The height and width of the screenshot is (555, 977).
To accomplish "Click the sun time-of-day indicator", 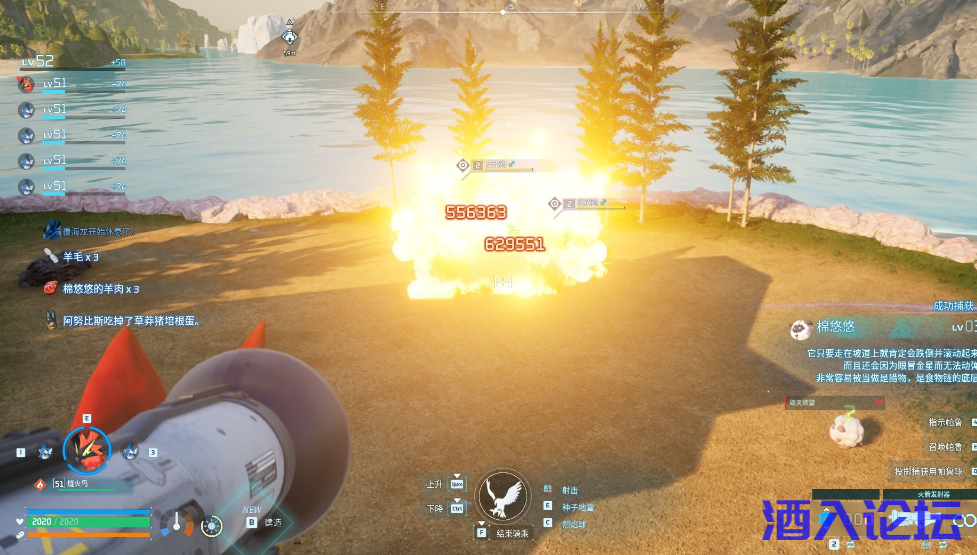I will click(x=210, y=525).
